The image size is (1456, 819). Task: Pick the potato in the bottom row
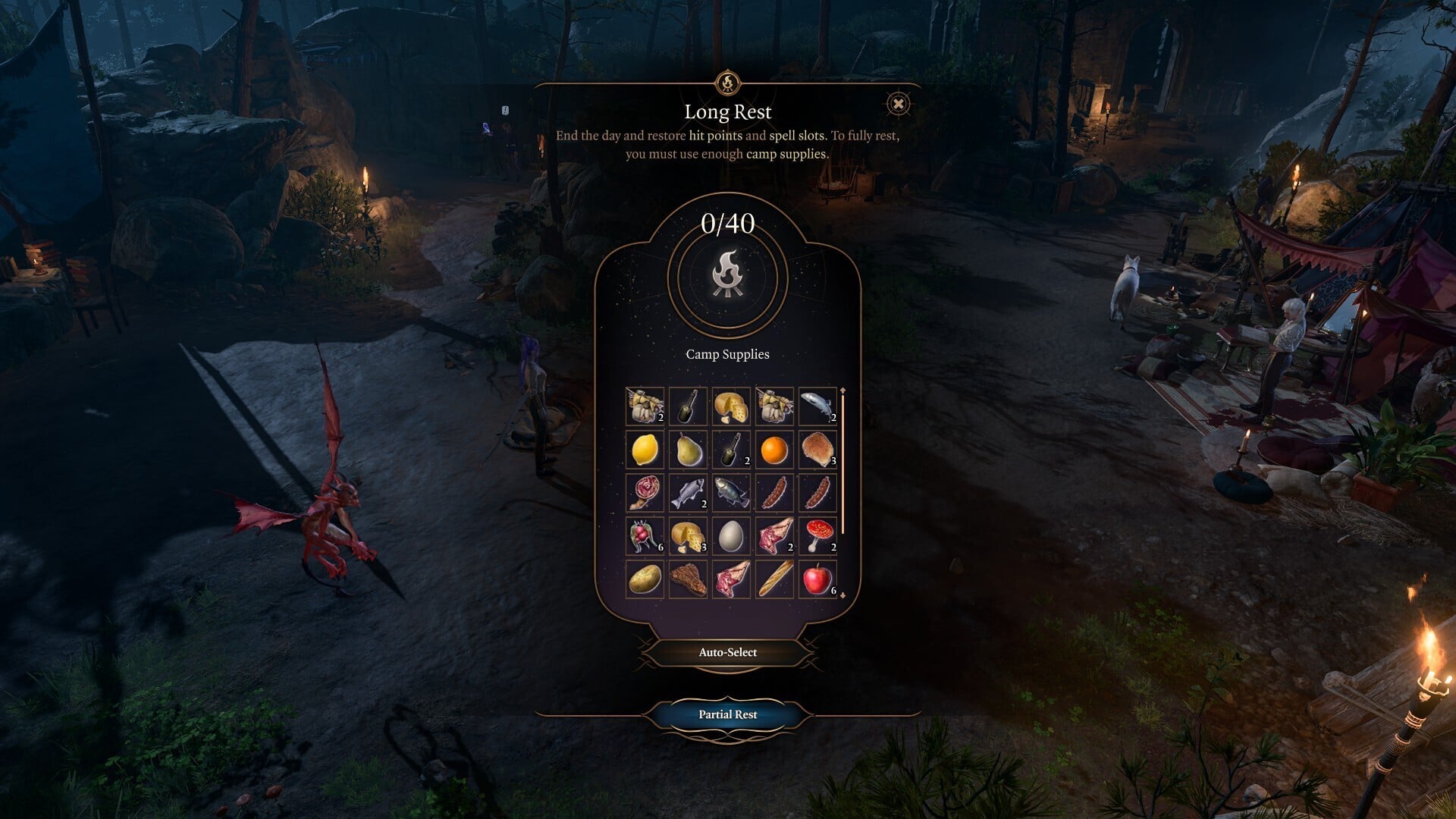pyautogui.click(x=645, y=577)
